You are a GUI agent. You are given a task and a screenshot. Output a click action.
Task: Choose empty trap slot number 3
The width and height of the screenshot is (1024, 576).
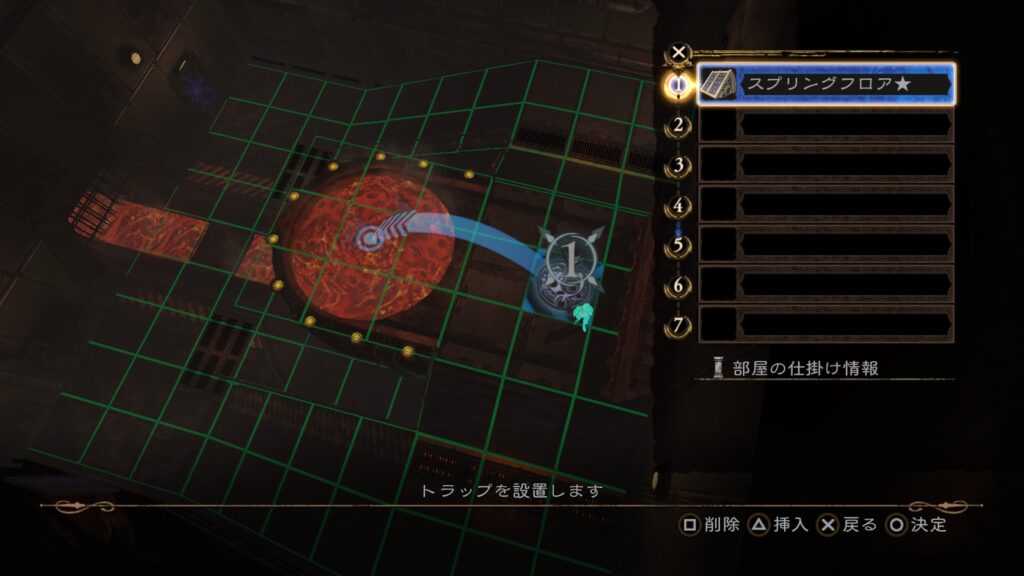coord(826,165)
